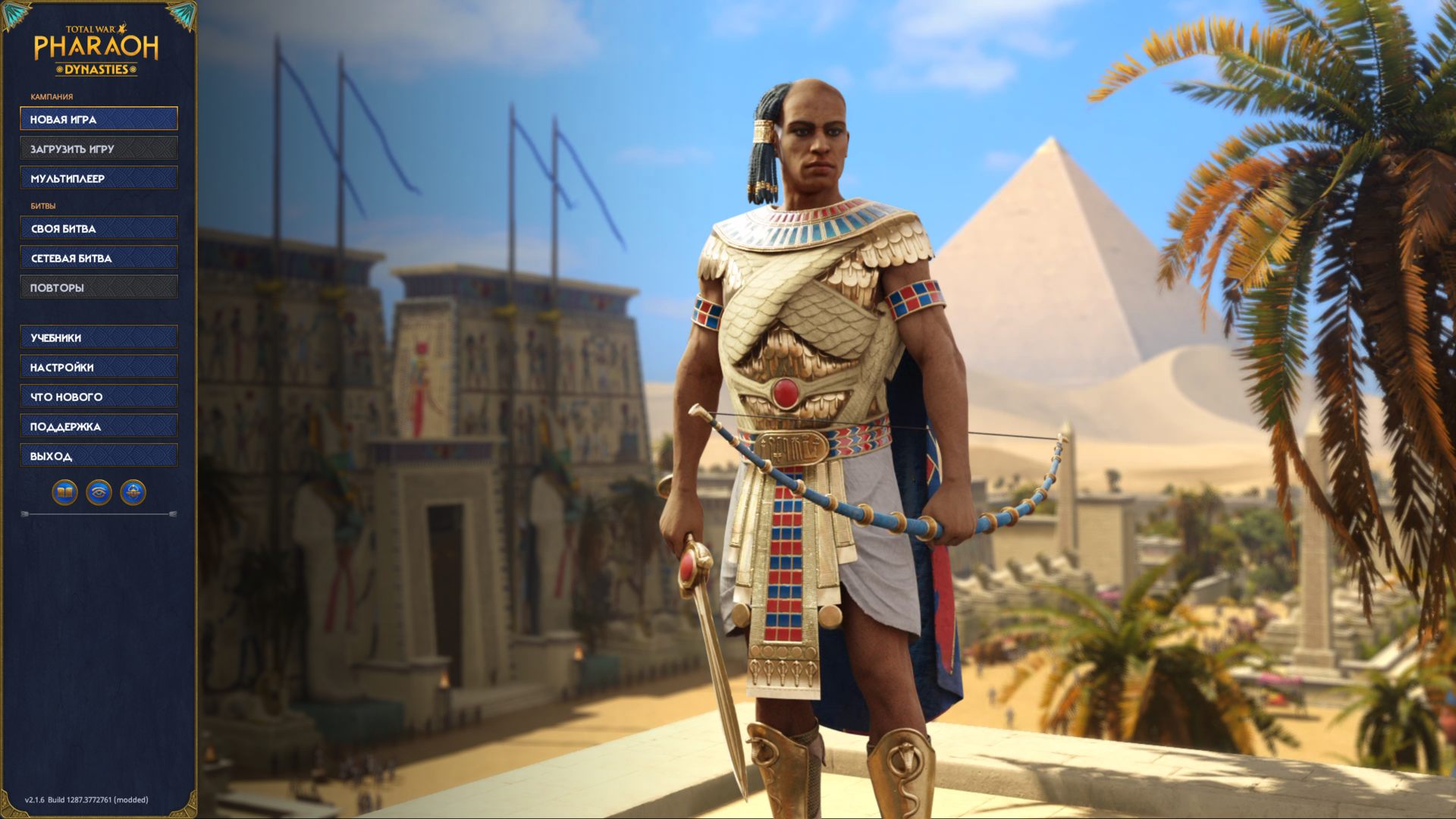
Task: View patch notes via ЧТО НОВОГО
Action: click(98, 396)
